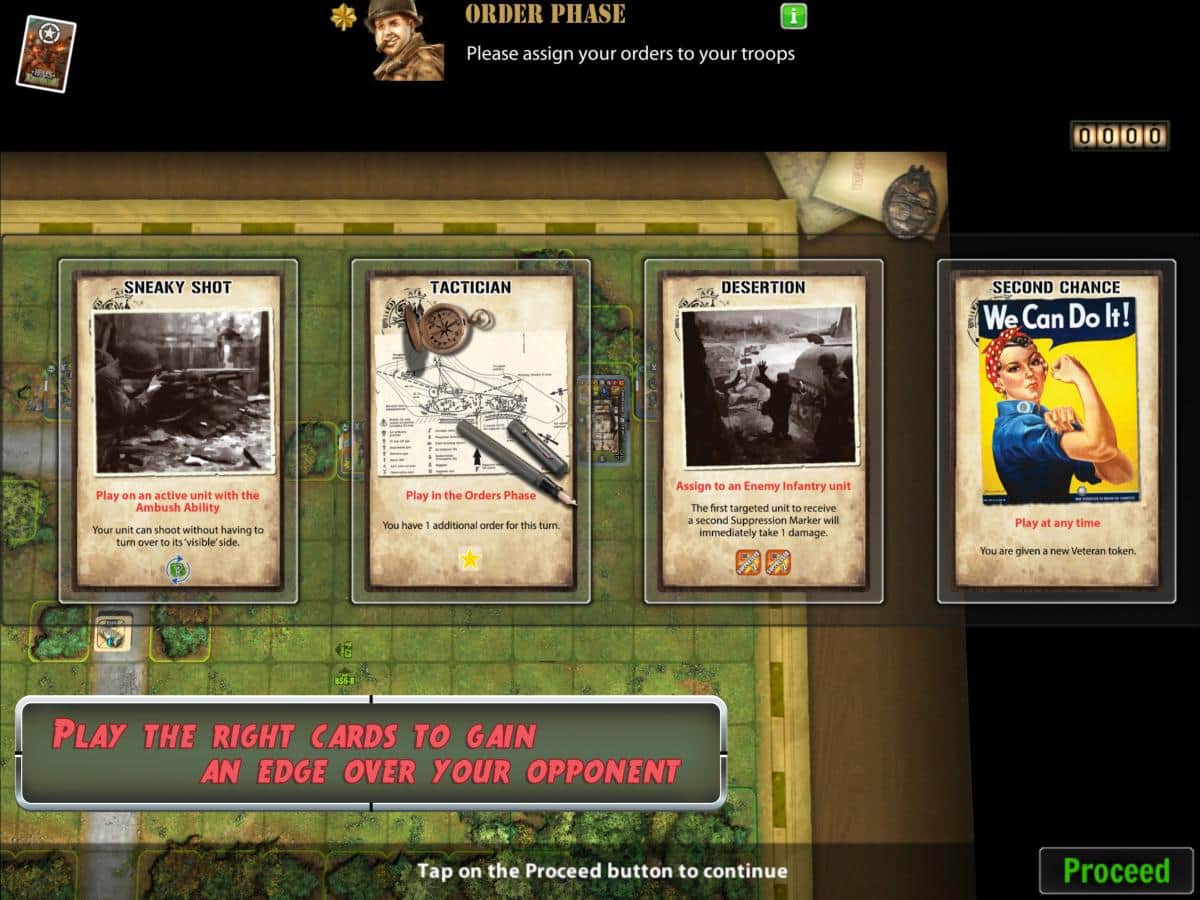Click the commander portrait
The width and height of the screenshot is (1200, 900).
(x=405, y=40)
